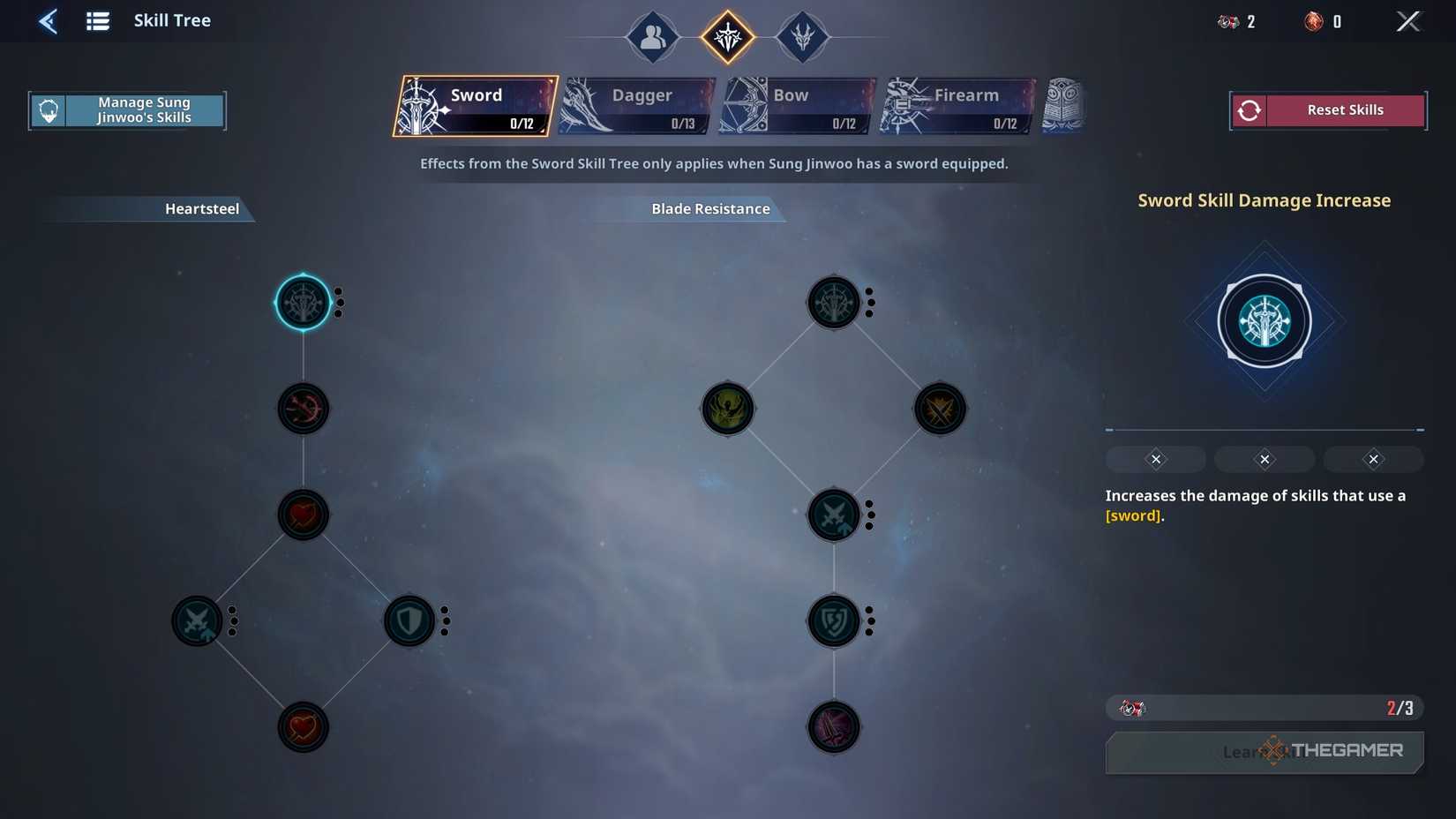Select the Sword Skill Damage Increase node
The height and width of the screenshot is (819, 1456).
click(304, 302)
